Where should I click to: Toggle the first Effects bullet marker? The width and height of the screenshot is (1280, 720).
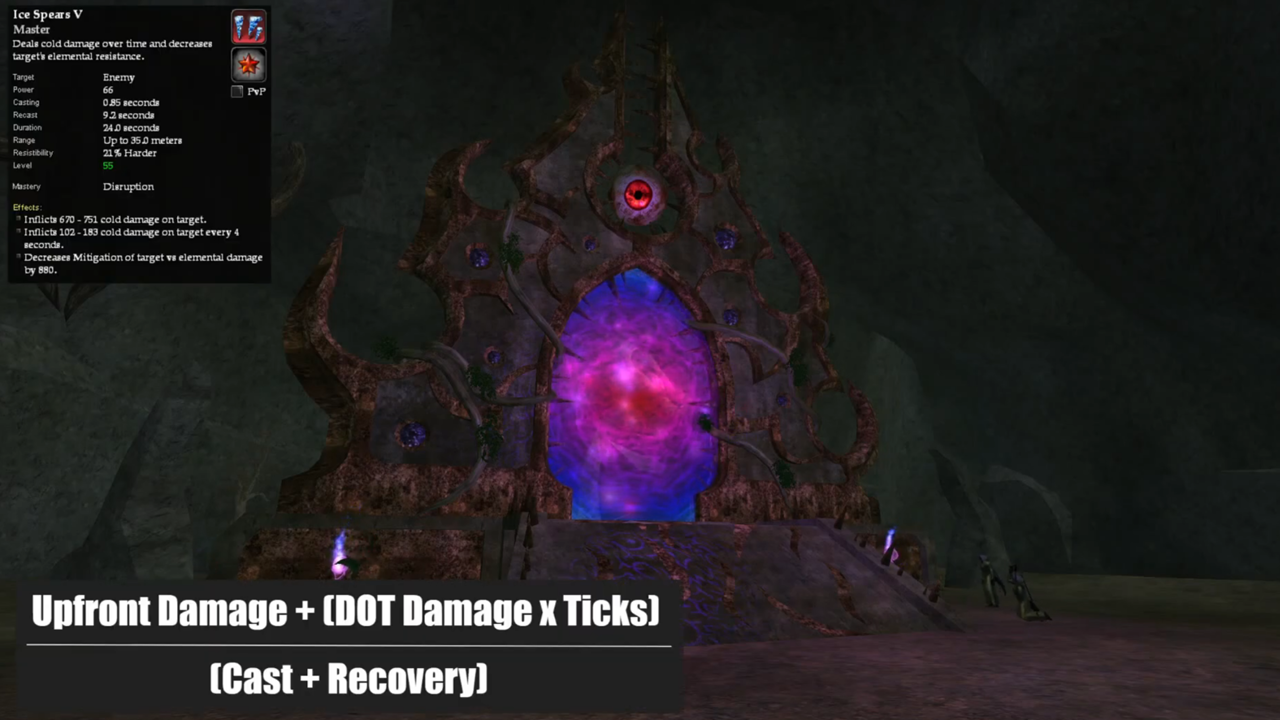click(17, 218)
